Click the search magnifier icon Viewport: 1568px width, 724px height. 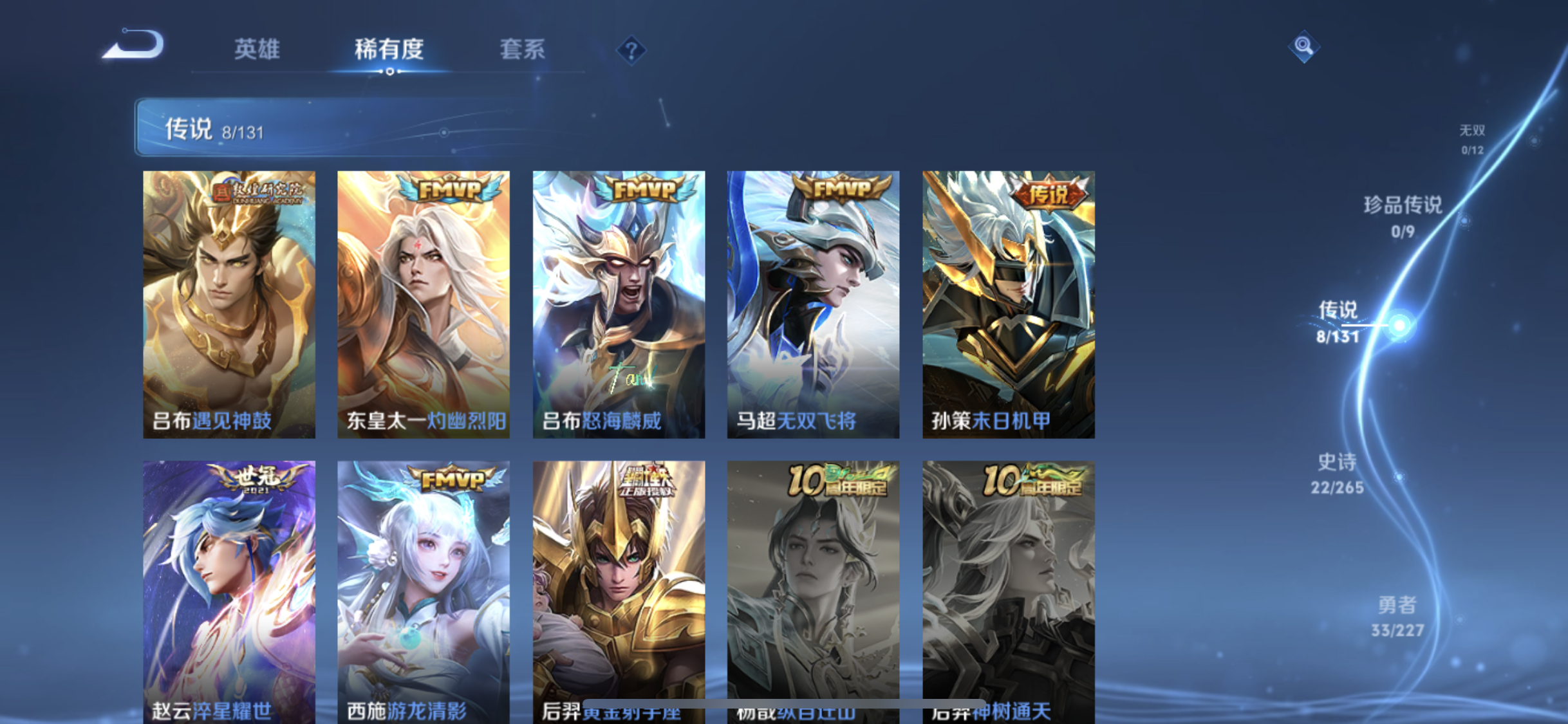coord(1303,46)
